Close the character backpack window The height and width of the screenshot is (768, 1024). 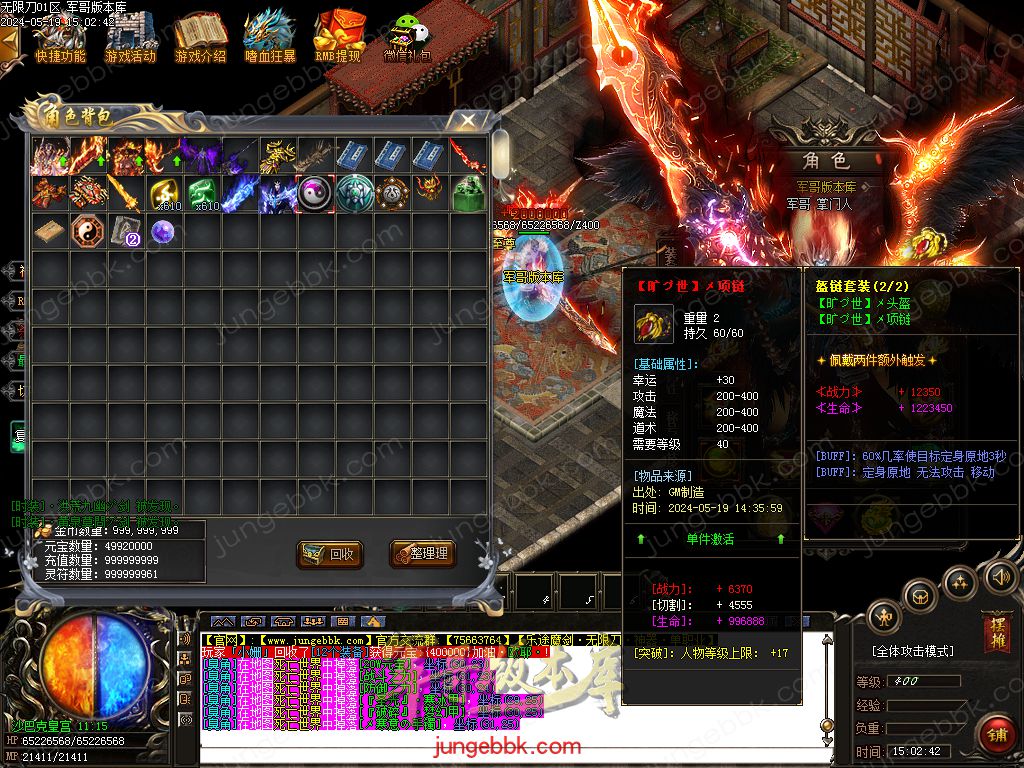pyautogui.click(x=467, y=121)
